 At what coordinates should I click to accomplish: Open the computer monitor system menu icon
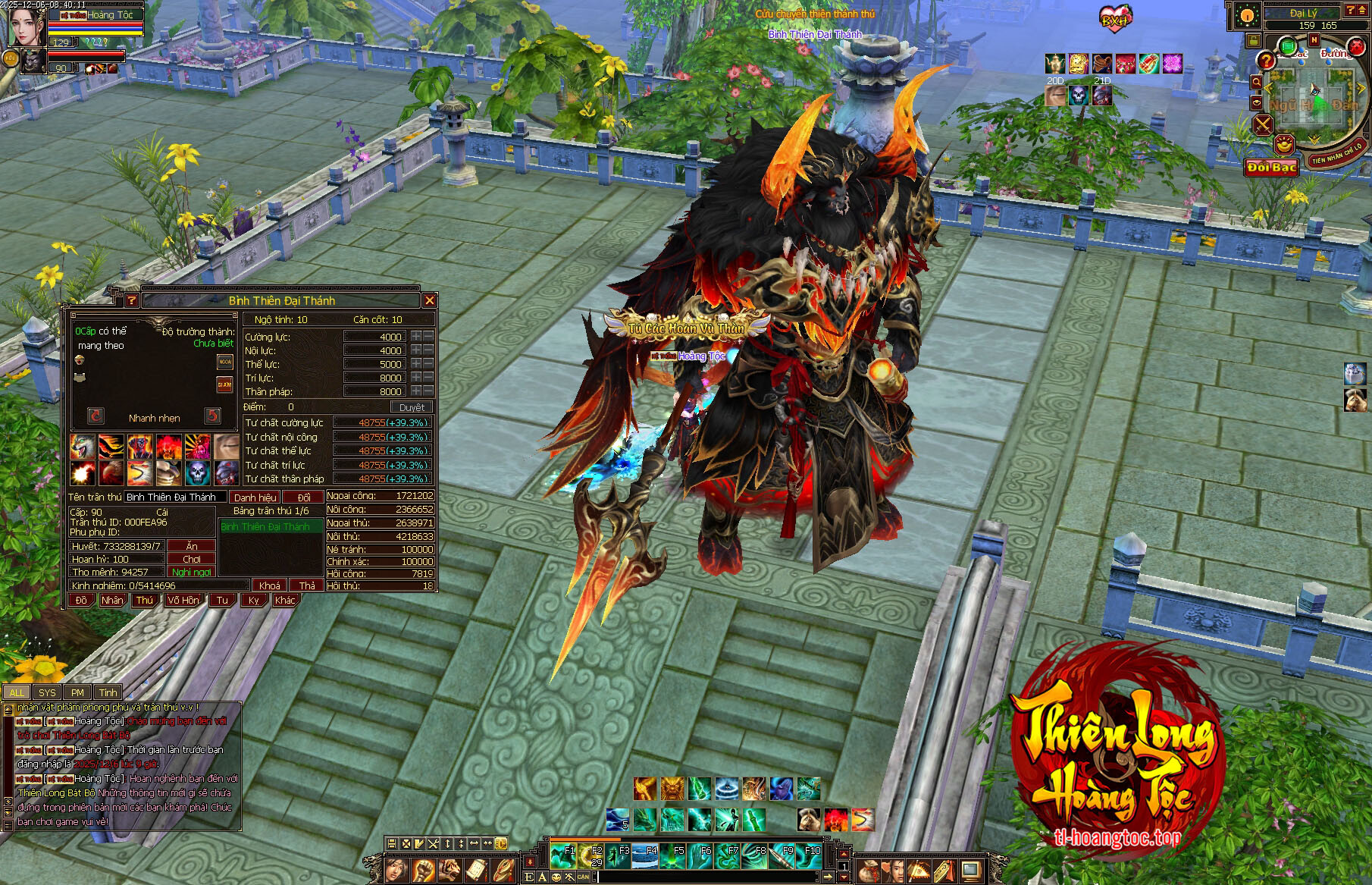[970, 869]
